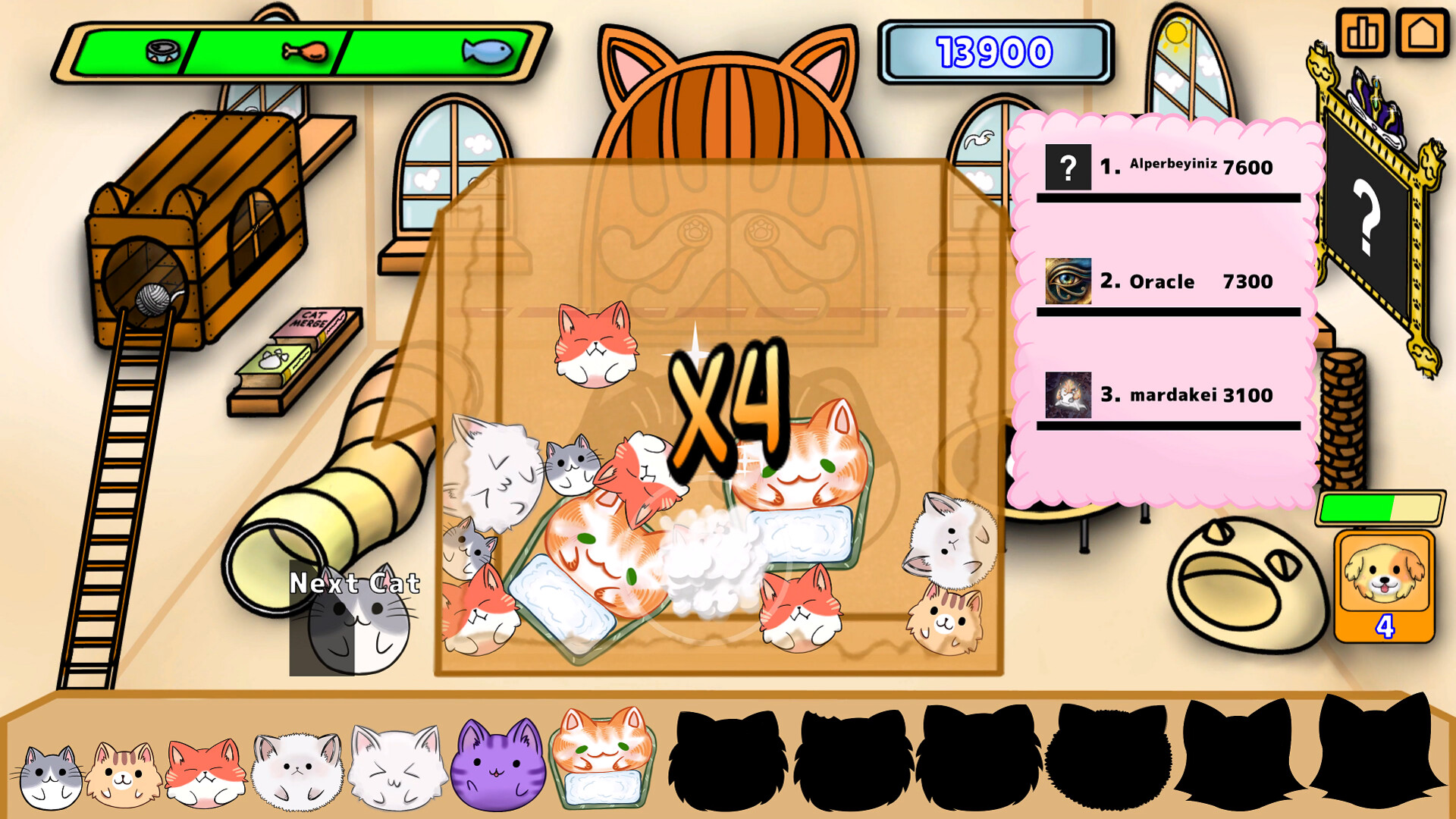
Task: Open Alperbeyiniz's question-mark avatar on the leaderboard
Action: 1068,166
